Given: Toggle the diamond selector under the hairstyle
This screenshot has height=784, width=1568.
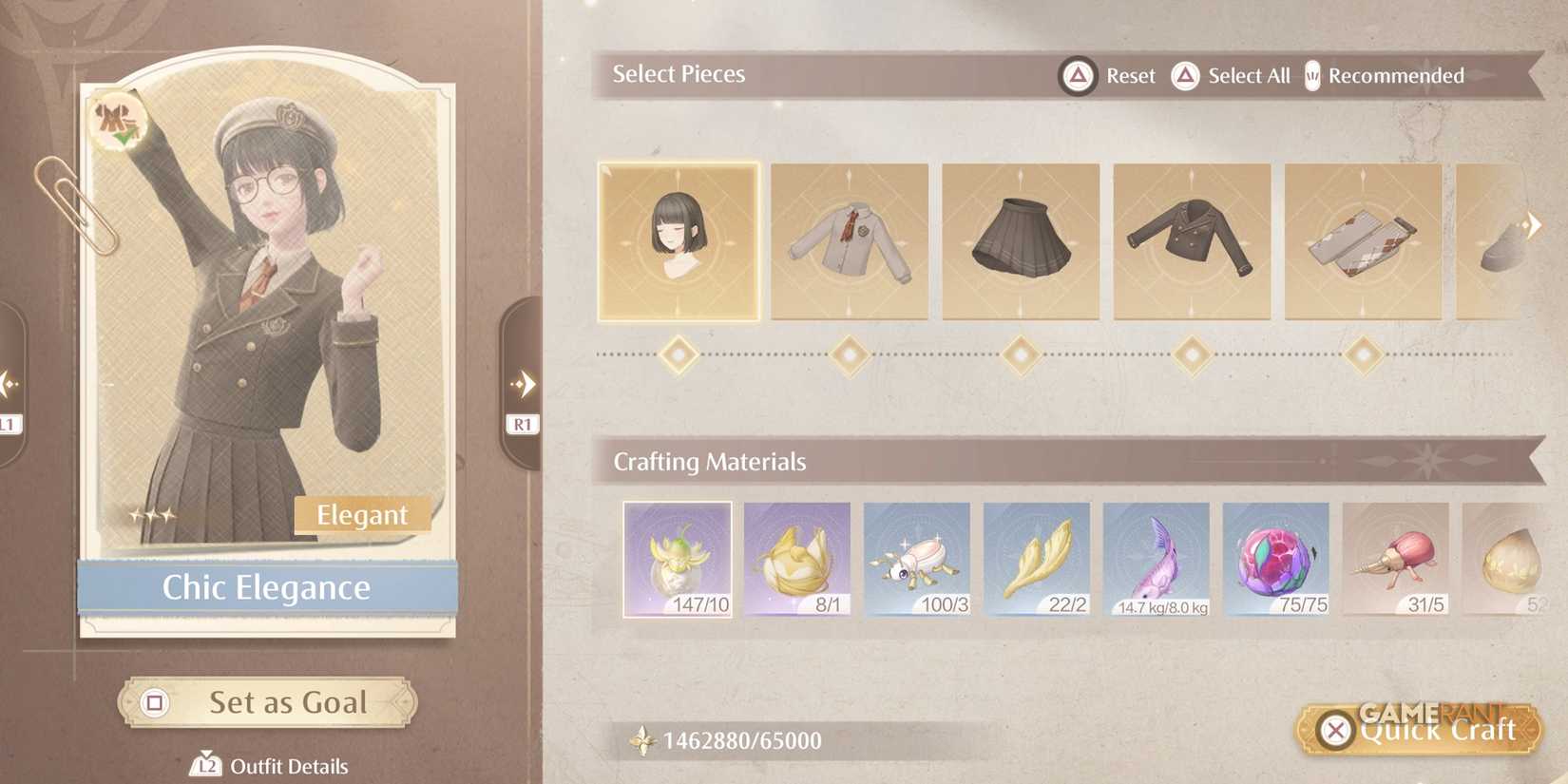Looking at the screenshot, I should [678, 354].
